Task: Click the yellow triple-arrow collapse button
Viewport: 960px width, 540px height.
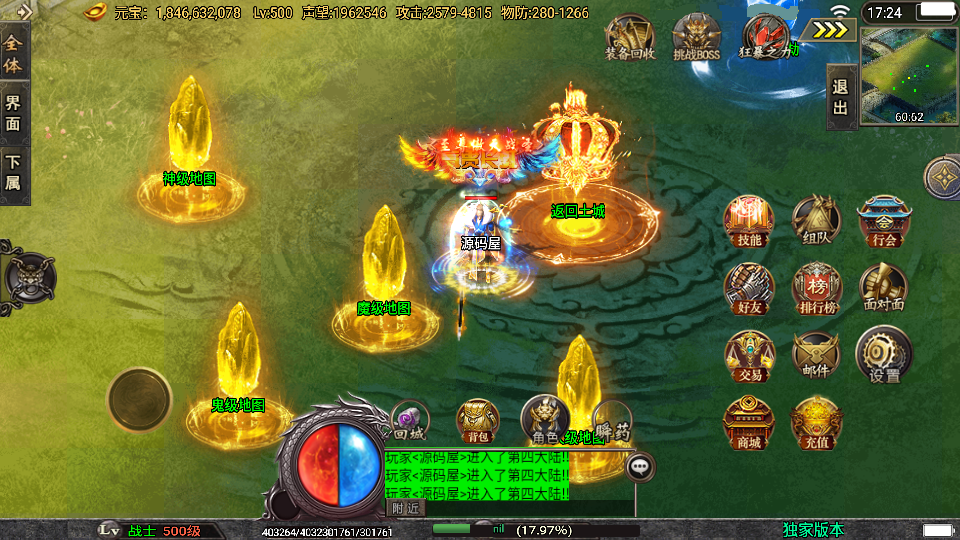Action: tap(828, 30)
